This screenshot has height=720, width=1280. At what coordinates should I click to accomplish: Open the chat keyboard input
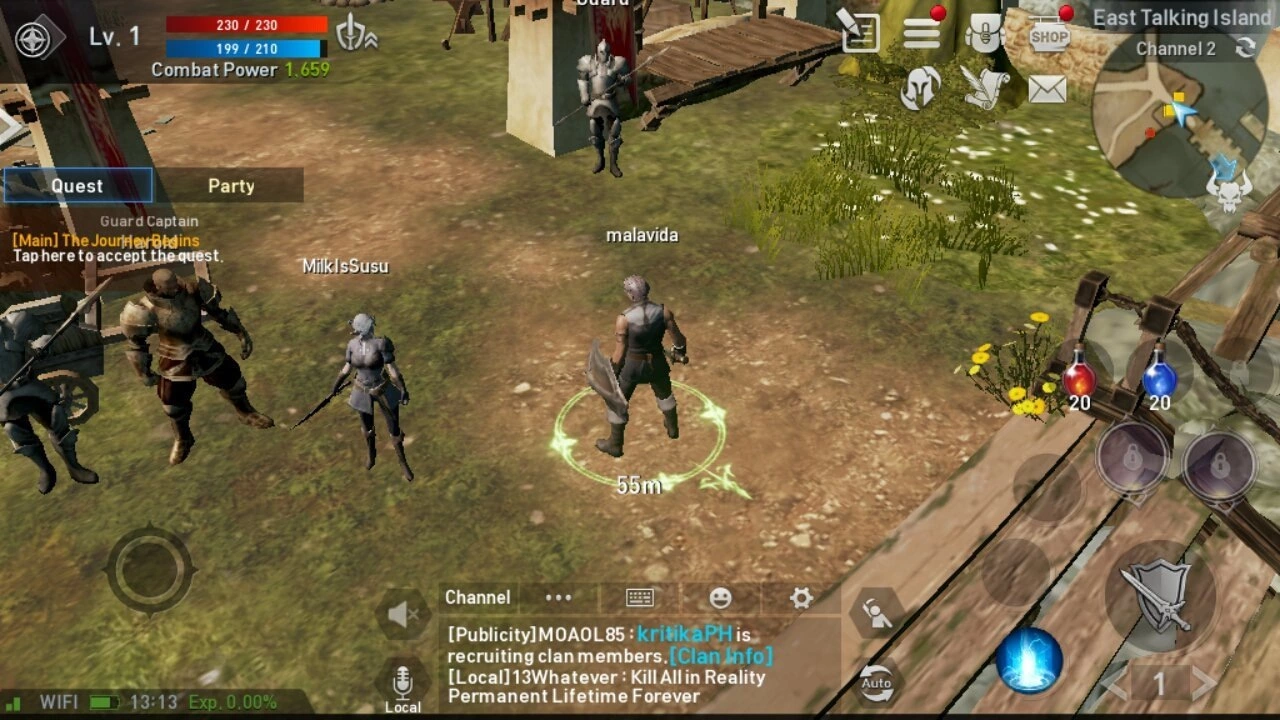(640, 598)
